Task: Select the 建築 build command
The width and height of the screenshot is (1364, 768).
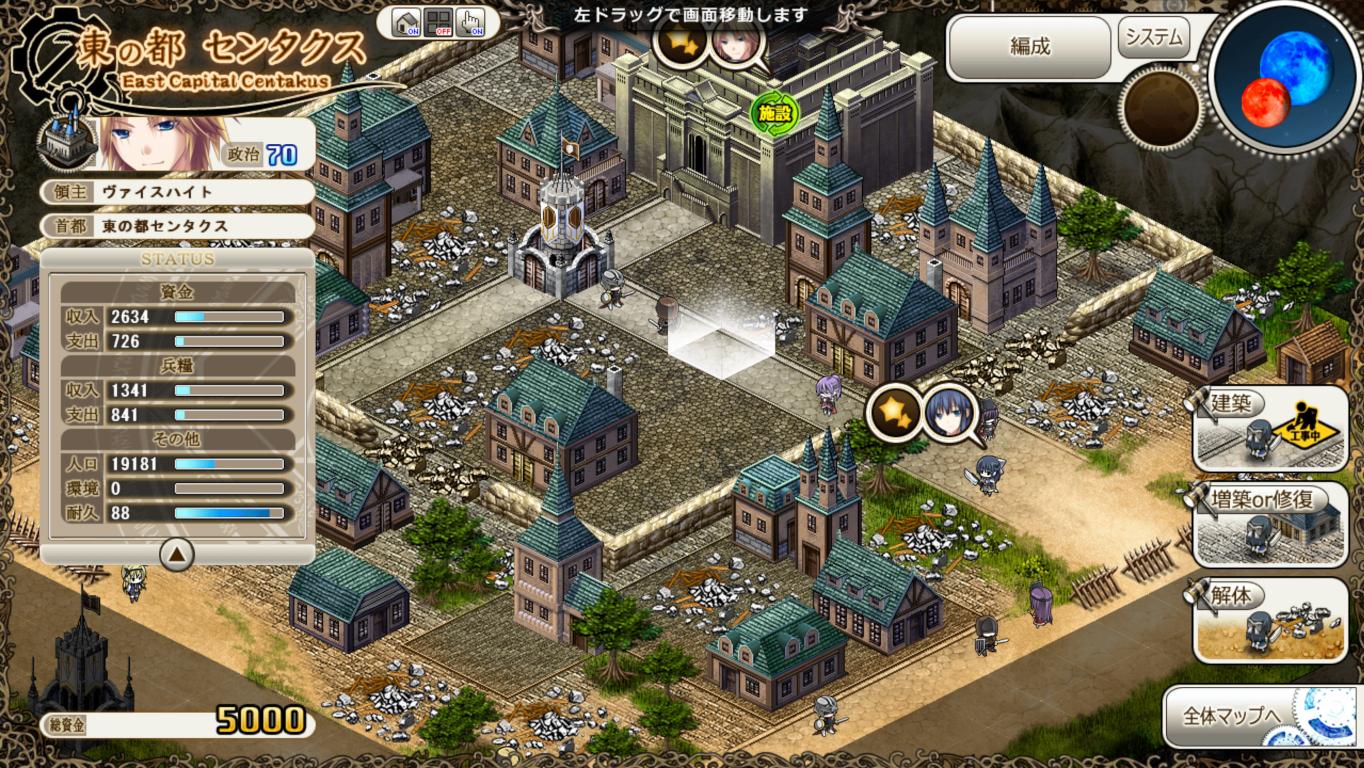Action: [x=1270, y=428]
